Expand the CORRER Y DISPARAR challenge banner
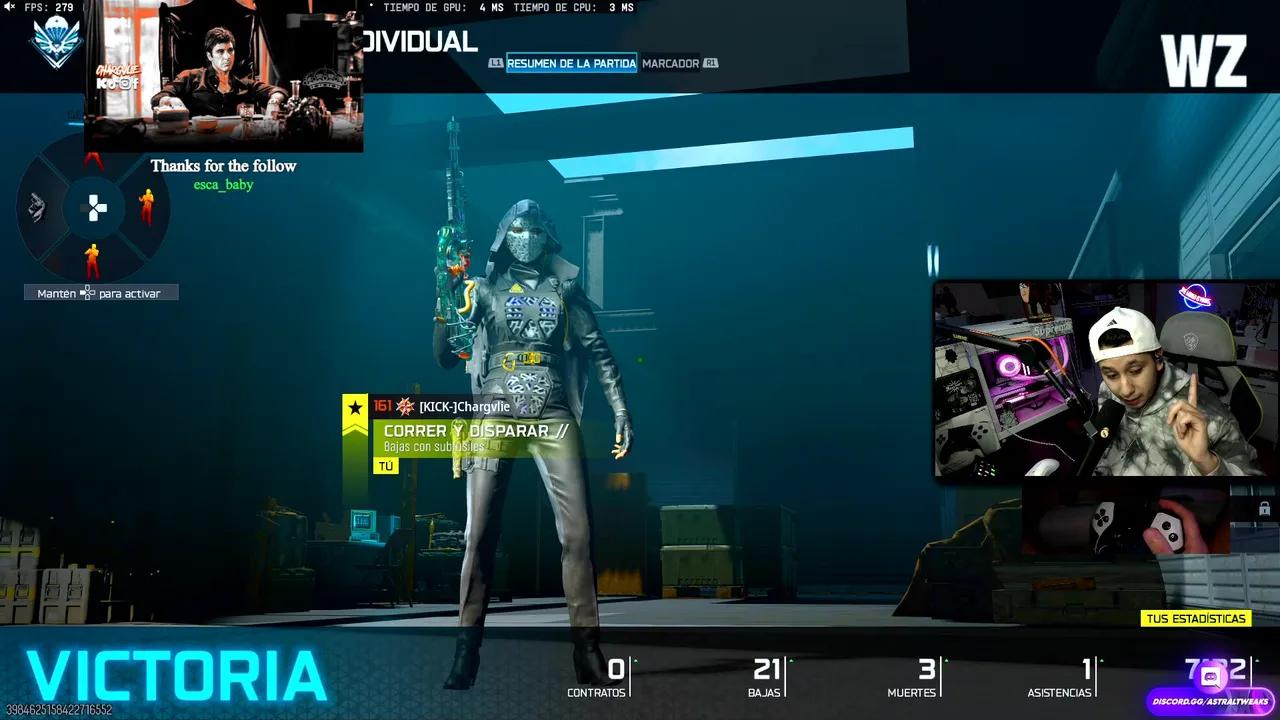Image resolution: width=1280 pixels, height=720 pixels. coord(470,430)
